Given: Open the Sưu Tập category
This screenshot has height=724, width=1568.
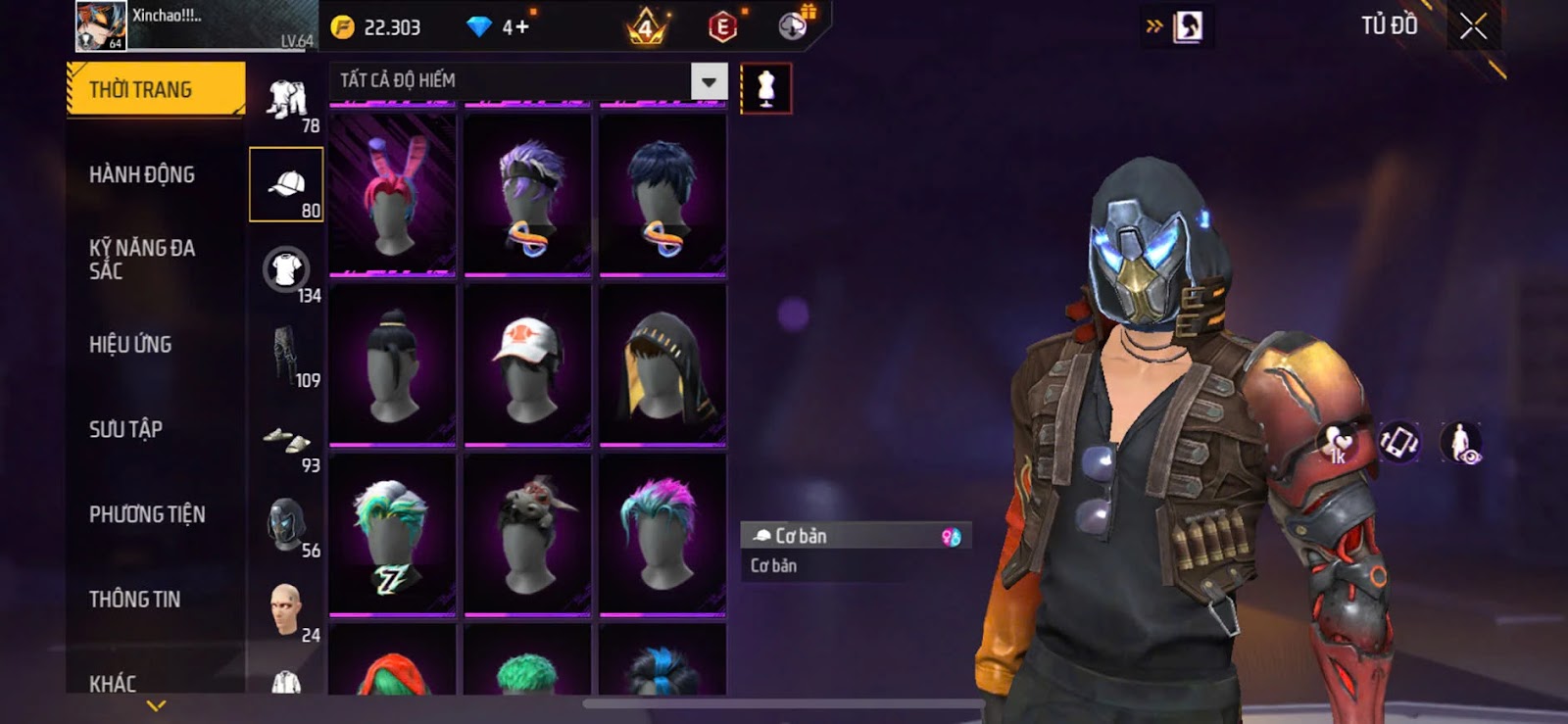Looking at the screenshot, I should point(125,429).
